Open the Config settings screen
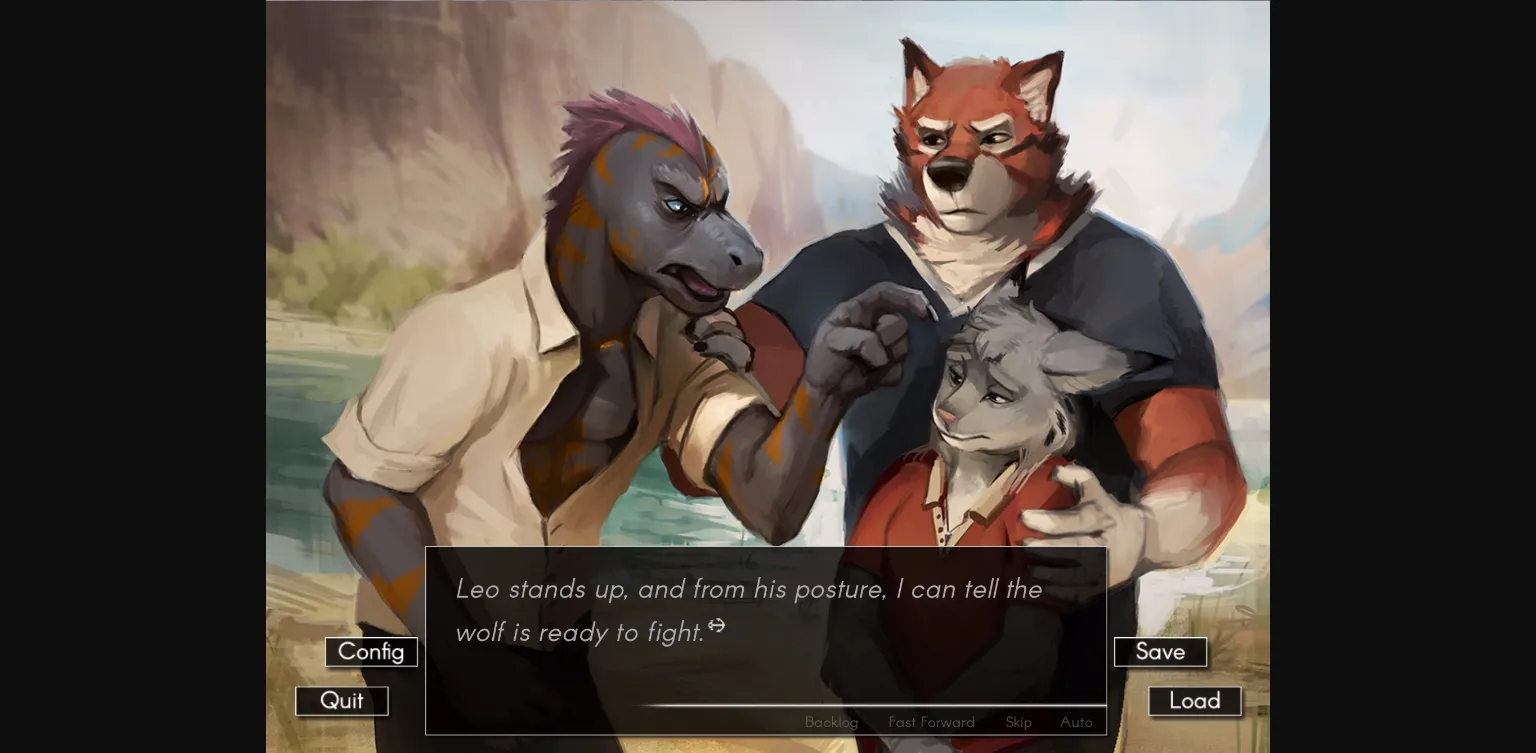 tap(371, 651)
